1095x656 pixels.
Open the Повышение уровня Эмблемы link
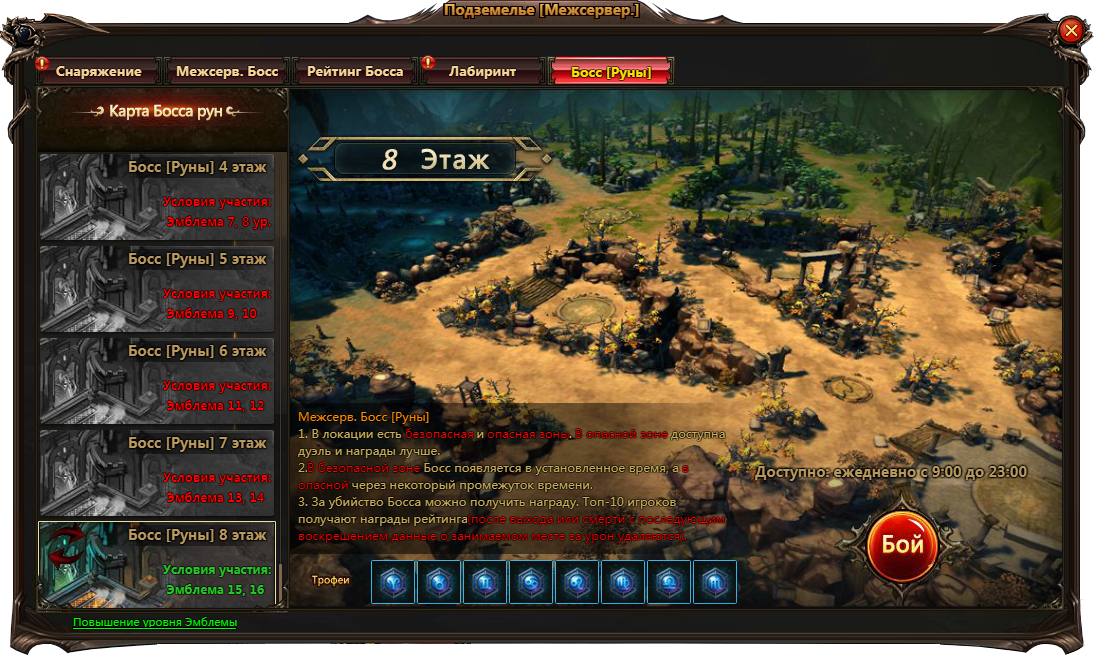pyautogui.click(x=155, y=622)
